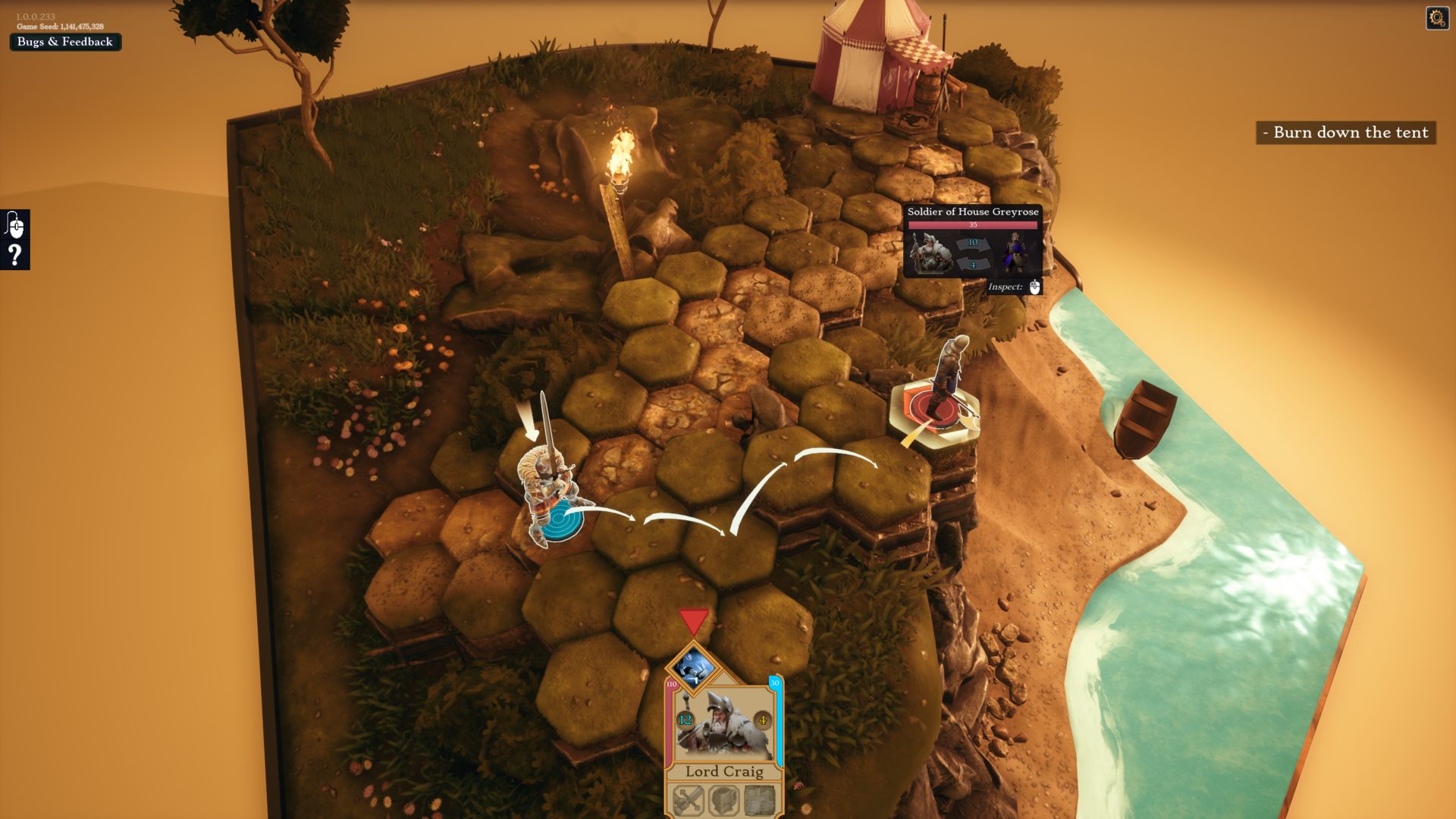Show the mouse controls guide
The image size is (1456, 819).
(15, 224)
